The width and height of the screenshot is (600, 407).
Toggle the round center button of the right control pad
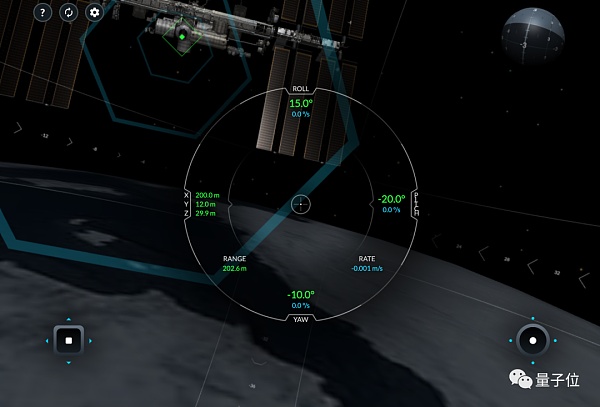pos(533,341)
